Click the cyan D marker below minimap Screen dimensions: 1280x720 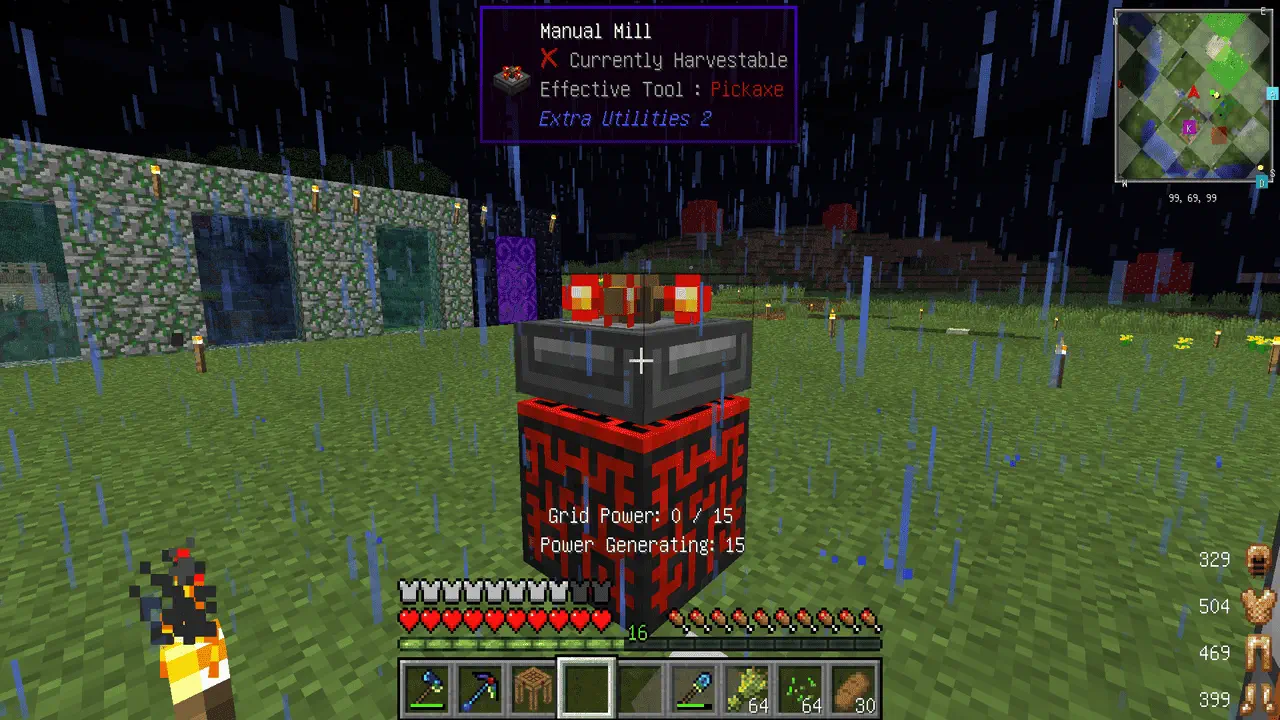click(x=1262, y=182)
